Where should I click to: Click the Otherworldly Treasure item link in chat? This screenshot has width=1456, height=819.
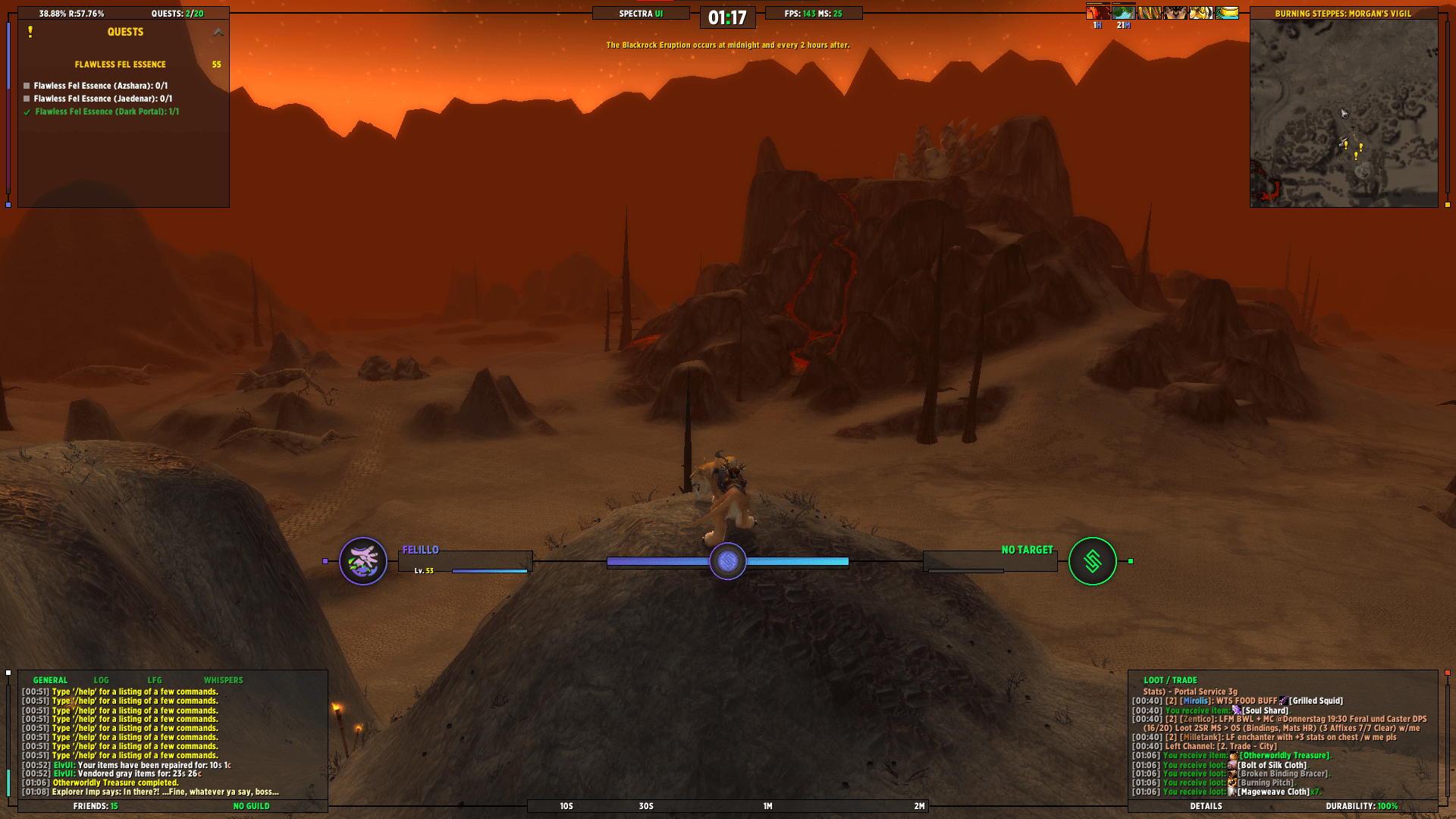click(x=1285, y=755)
